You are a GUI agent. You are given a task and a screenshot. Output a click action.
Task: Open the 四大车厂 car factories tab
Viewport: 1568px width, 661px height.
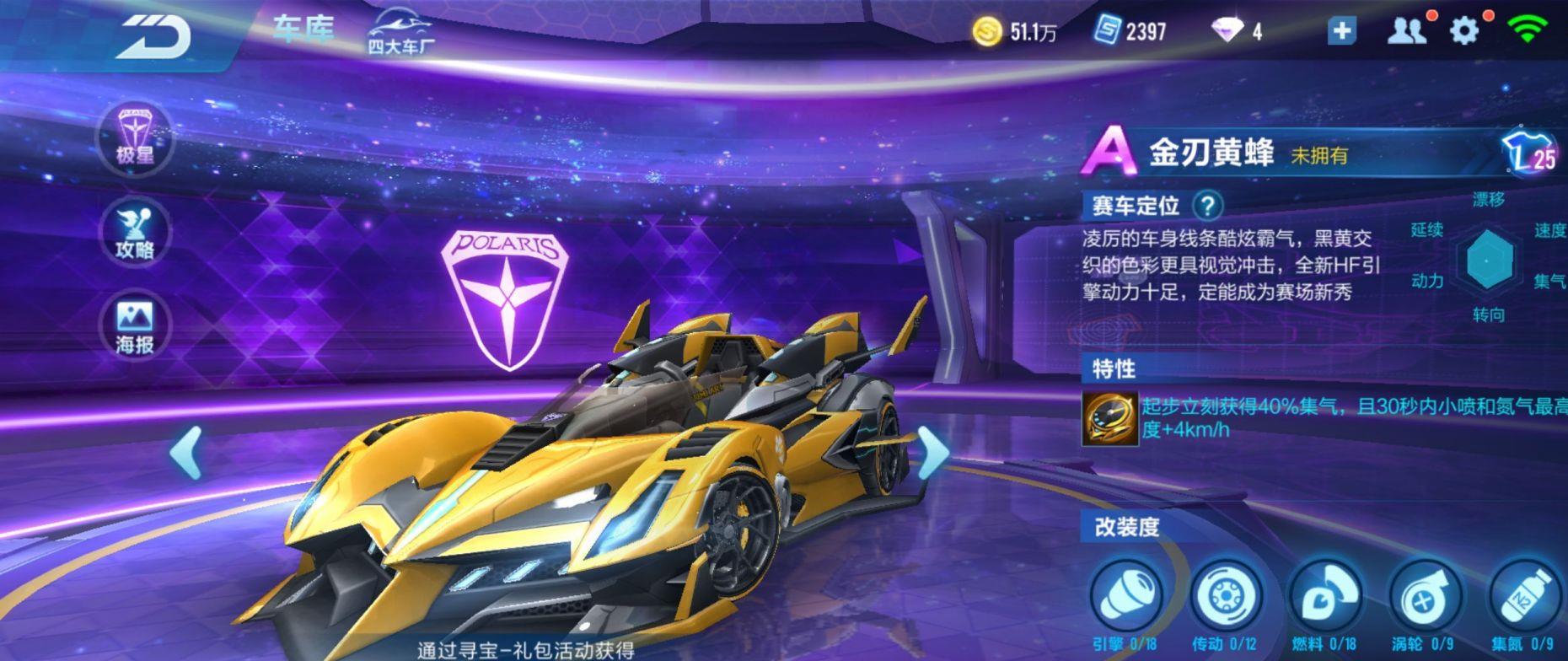tap(401, 32)
